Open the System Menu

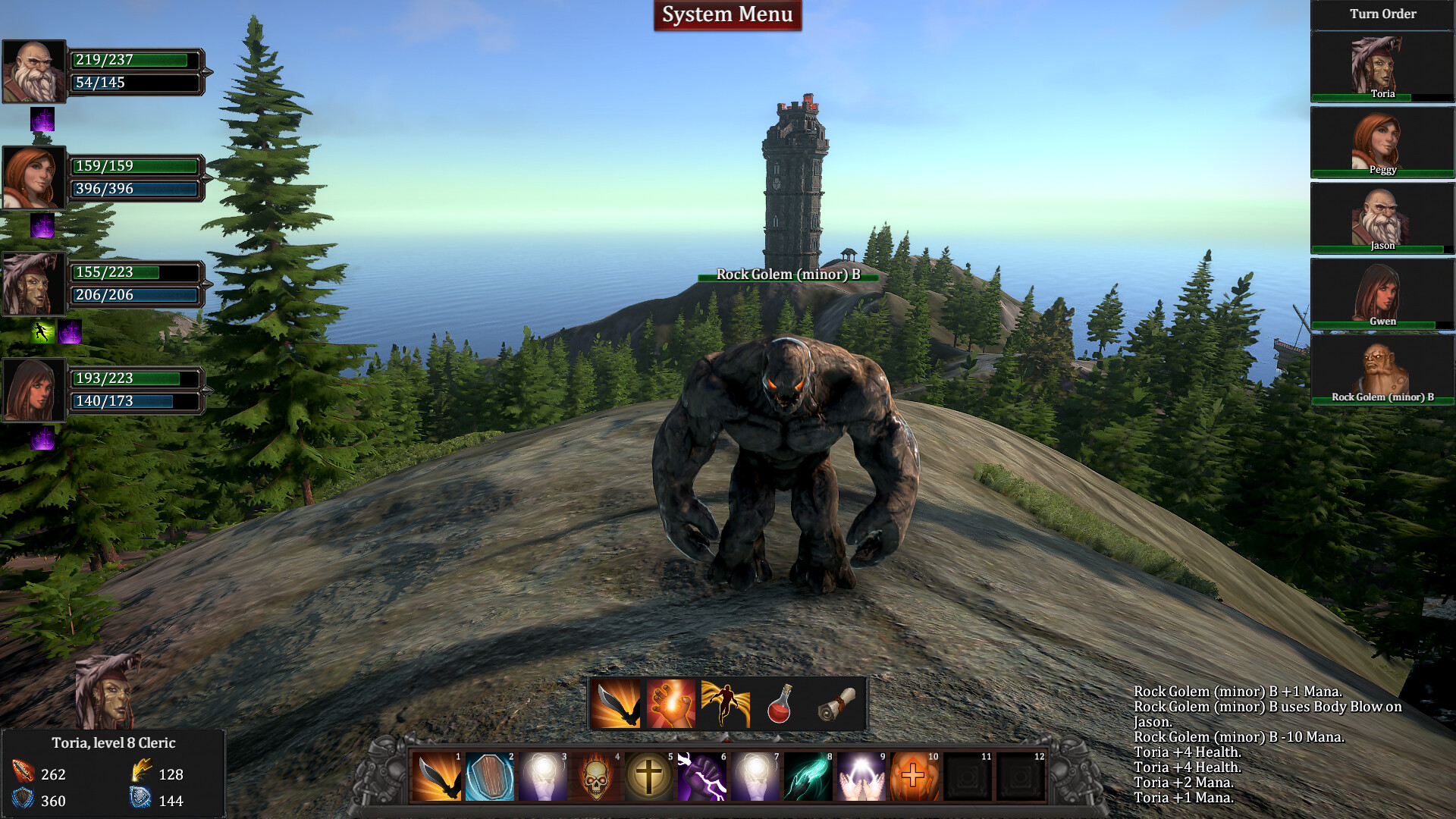tap(727, 14)
